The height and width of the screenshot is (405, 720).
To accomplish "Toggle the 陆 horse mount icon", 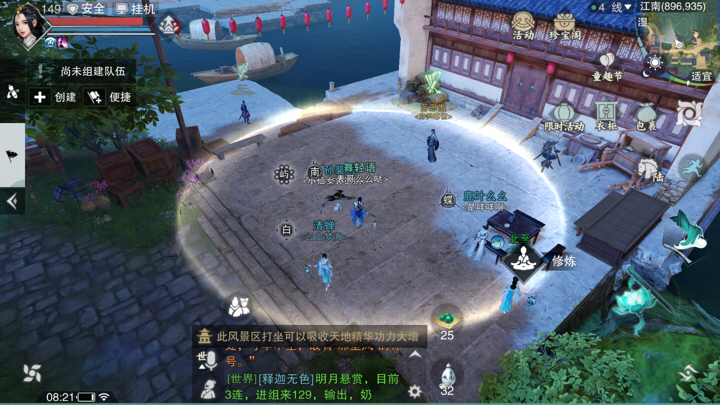I will coord(651,169).
